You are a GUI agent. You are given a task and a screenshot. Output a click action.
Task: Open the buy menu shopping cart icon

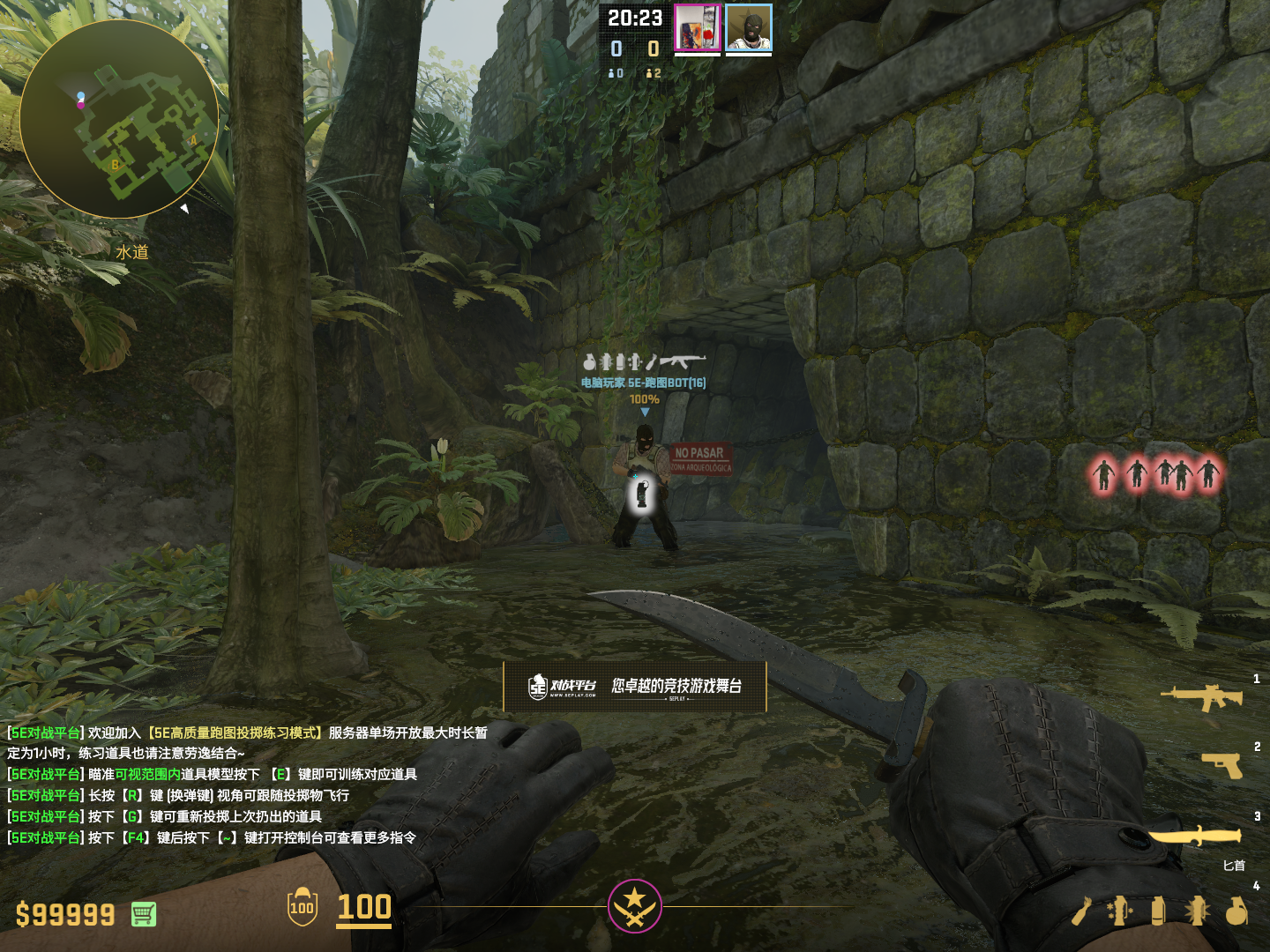coord(144,914)
